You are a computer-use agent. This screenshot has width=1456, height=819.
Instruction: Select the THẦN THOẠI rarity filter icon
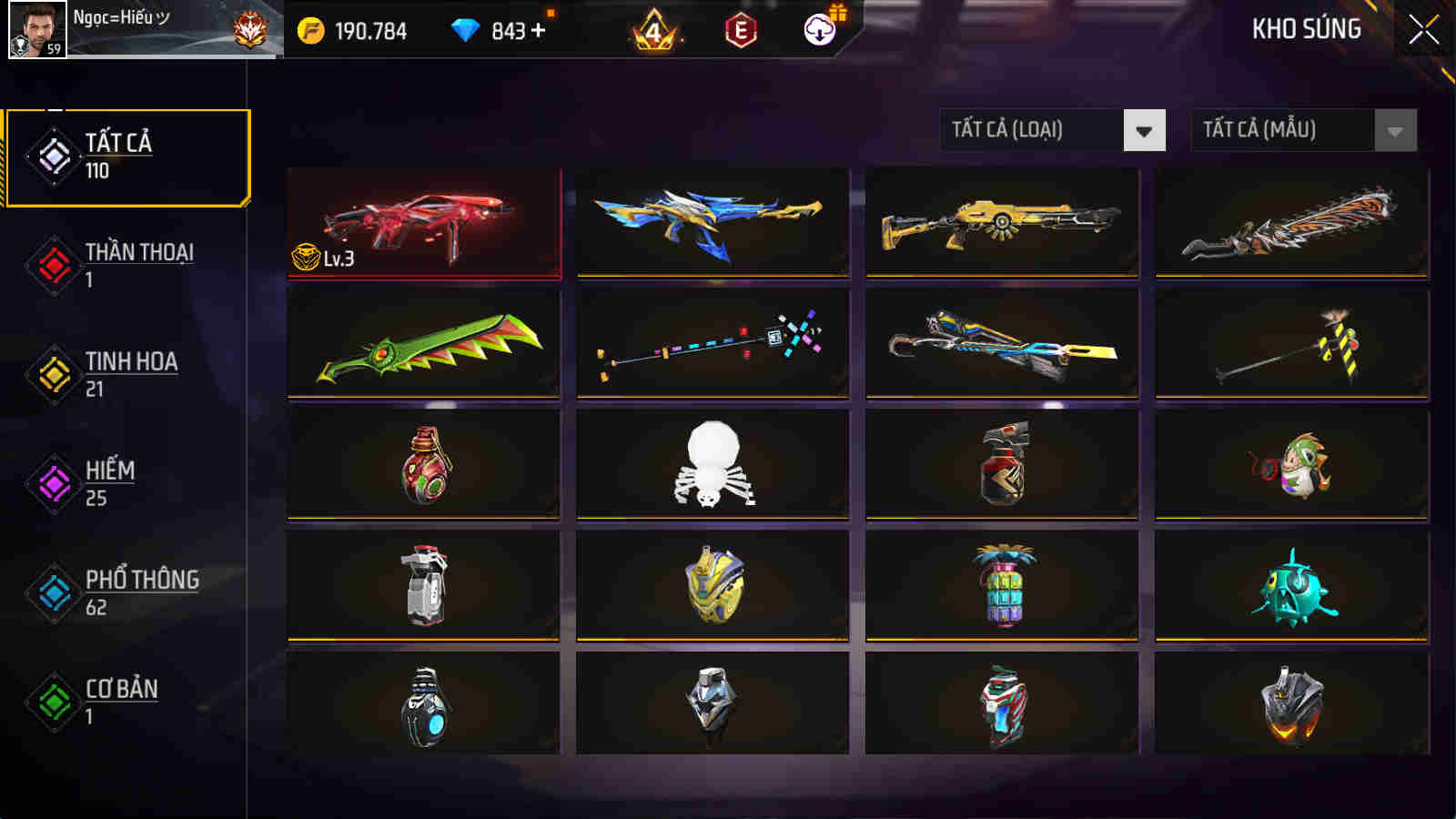click(x=52, y=266)
